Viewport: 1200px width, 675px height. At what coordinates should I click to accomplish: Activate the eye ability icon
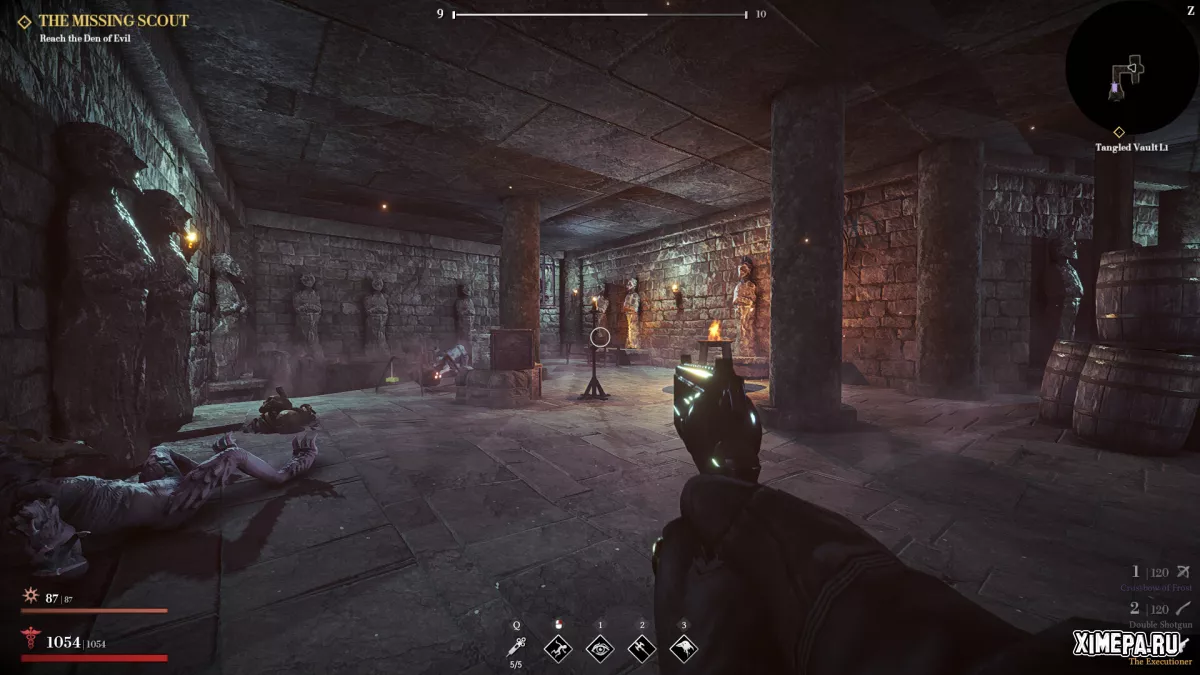(600, 648)
